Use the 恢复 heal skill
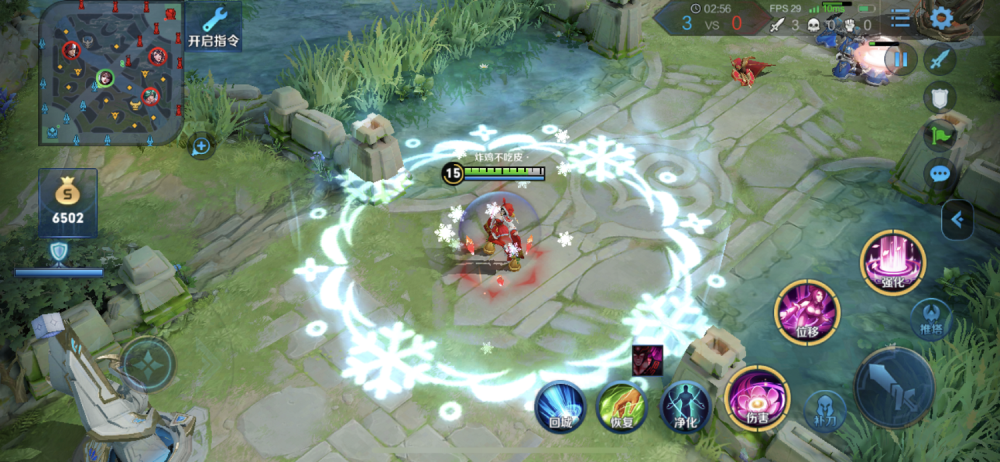This screenshot has height=462, width=1000. coord(622,406)
